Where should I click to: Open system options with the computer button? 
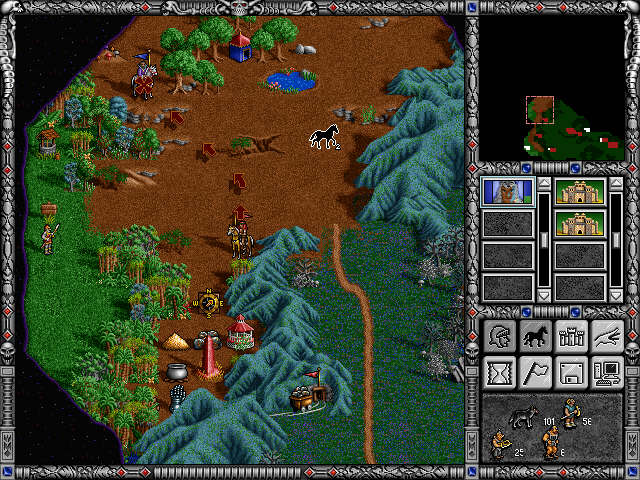point(606,372)
